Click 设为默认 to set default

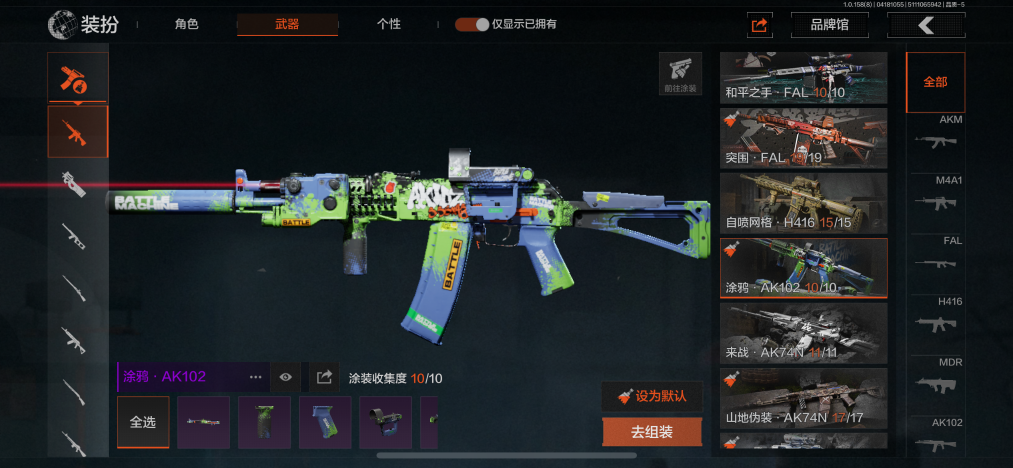(652, 396)
